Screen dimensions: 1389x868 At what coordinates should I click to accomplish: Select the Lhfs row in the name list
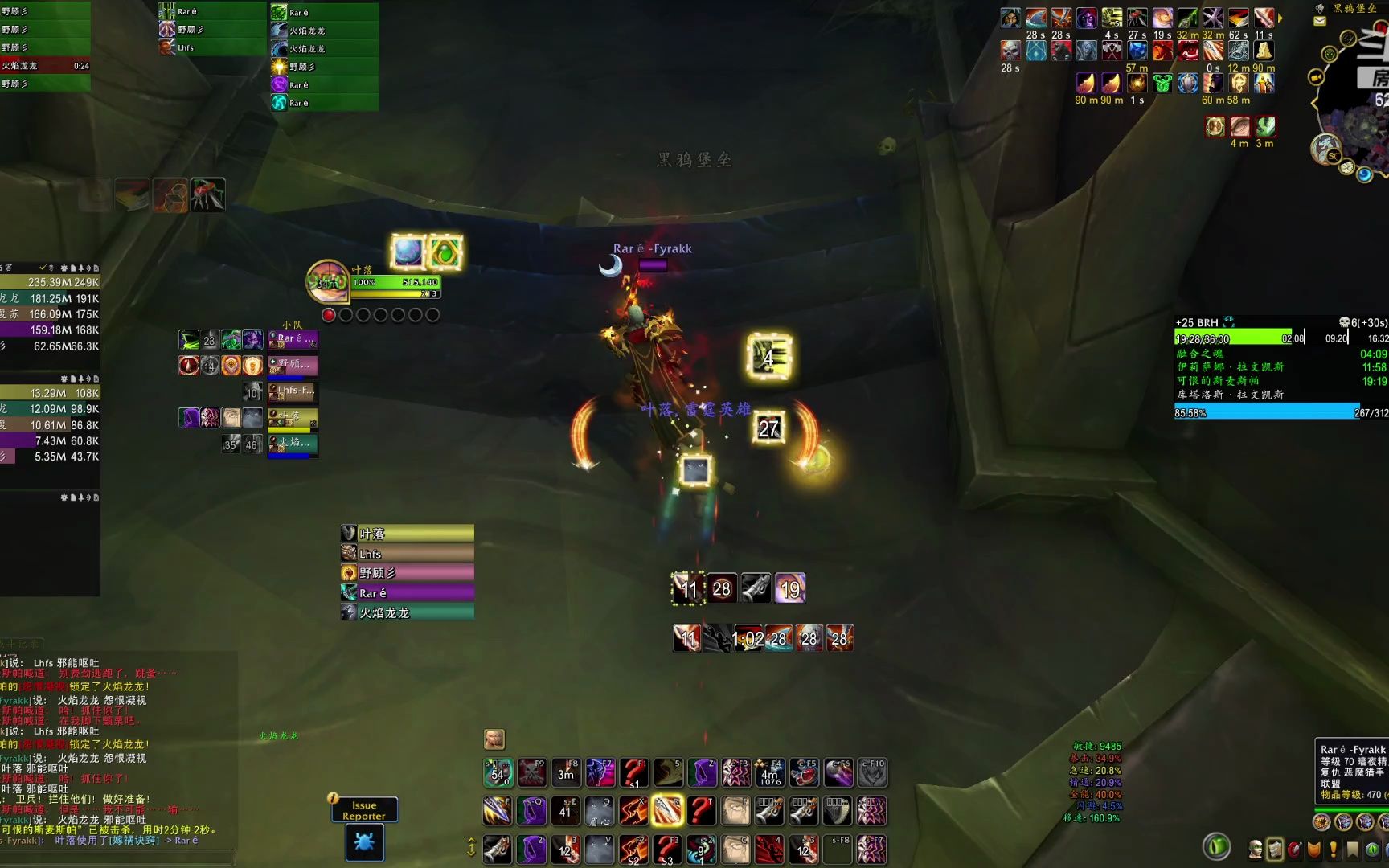pyautogui.click(x=408, y=554)
